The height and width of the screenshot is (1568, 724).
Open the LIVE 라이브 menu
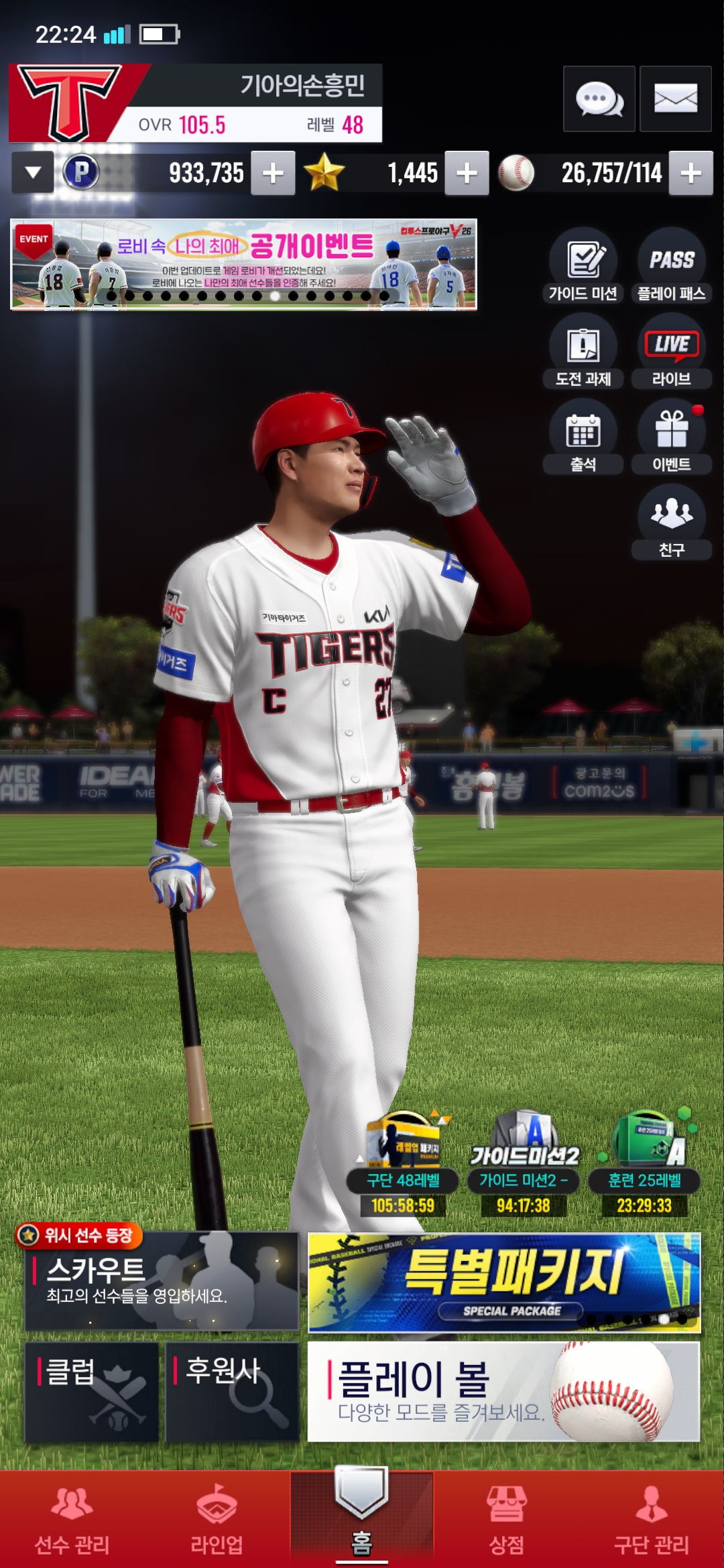click(x=671, y=351)
